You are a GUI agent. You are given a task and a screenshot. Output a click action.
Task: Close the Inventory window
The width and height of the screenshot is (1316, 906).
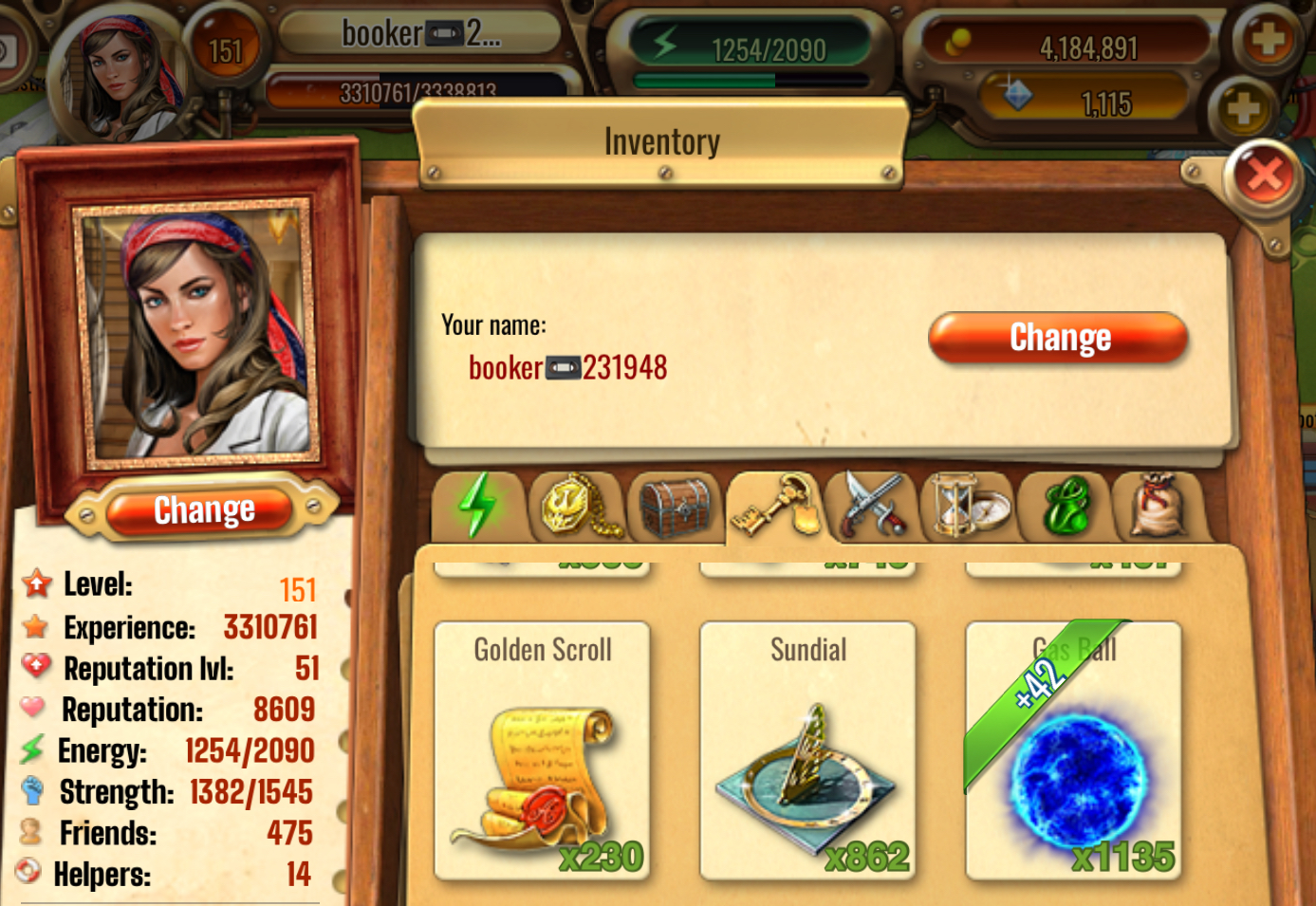pyautogui.click(x=1264, y=176)
